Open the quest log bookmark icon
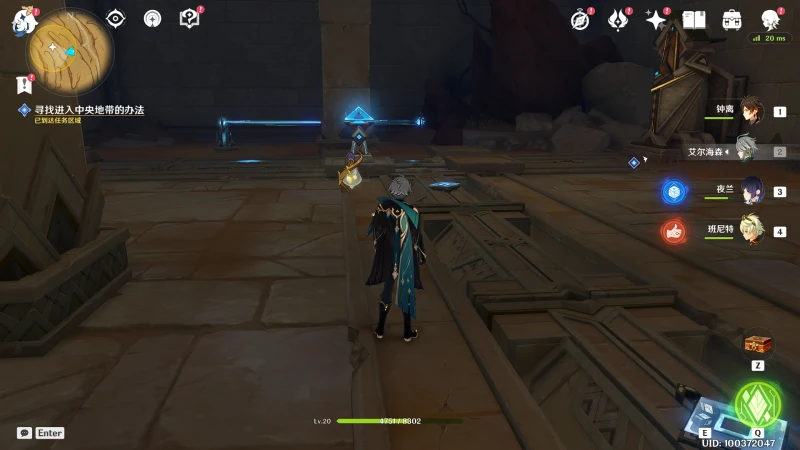Screen dimensions: 800x450 click(x=24, y=86)
